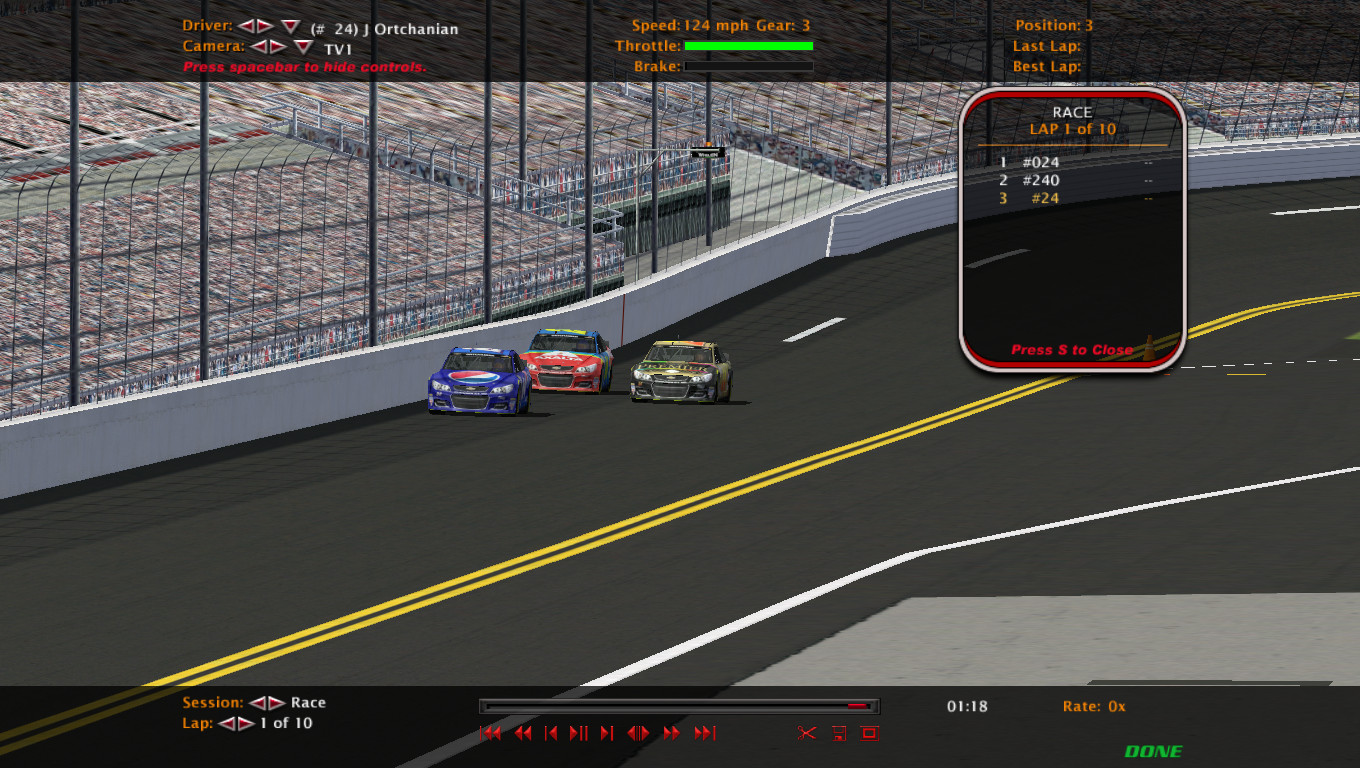
Task: Go to the previous session
Action: [257, 703]
